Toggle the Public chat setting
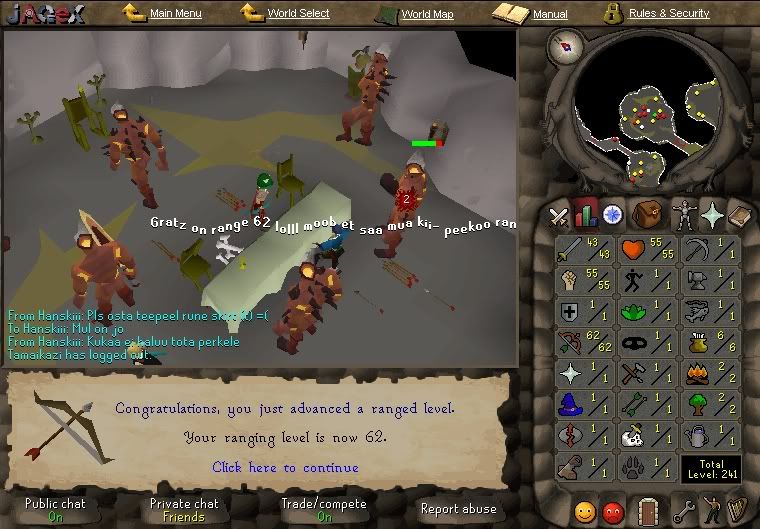This screenshot has width=760, height=529. (56, 510)
